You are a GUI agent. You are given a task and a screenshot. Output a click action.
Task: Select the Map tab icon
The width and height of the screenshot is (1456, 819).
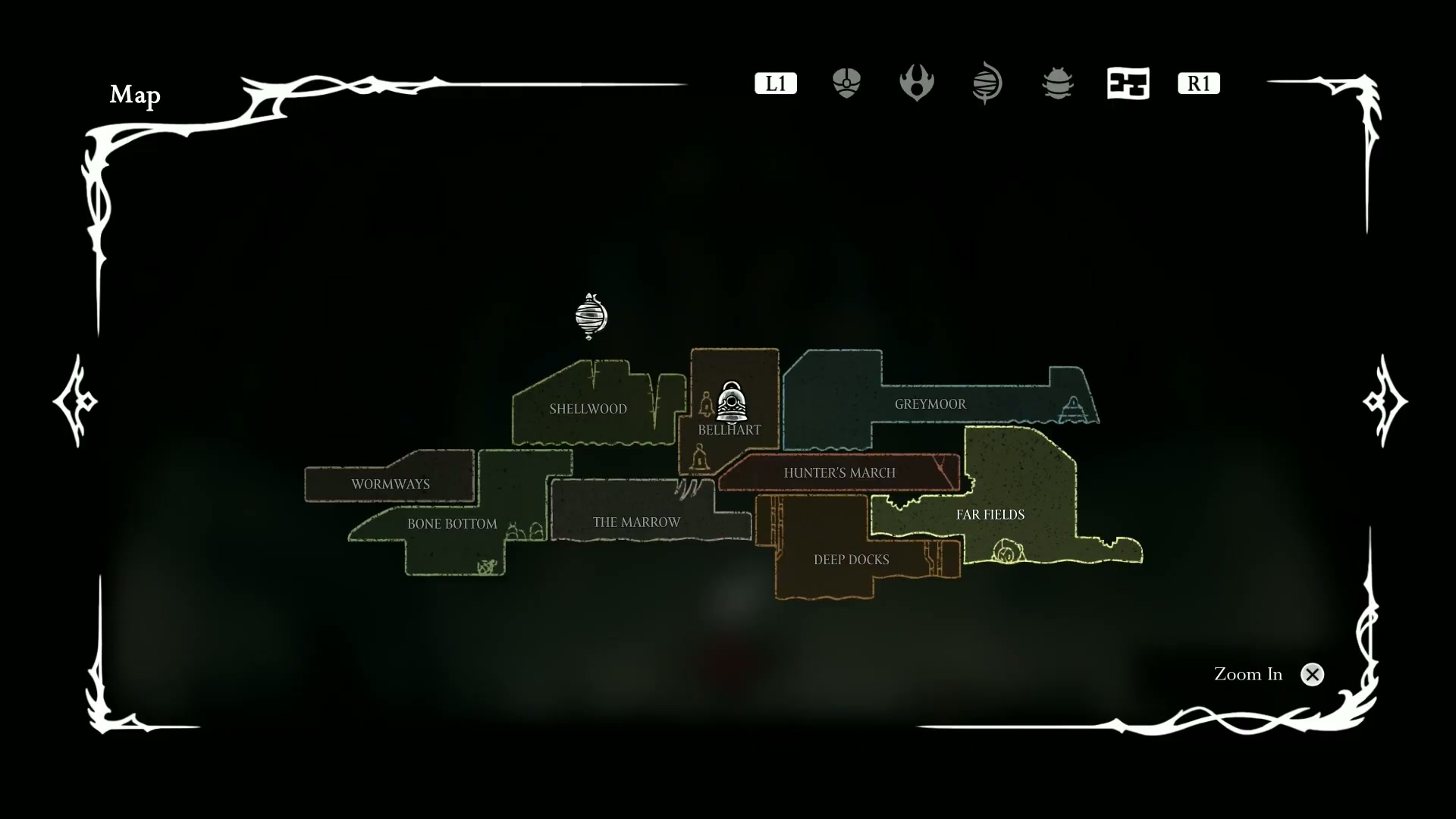(1128, 83)
